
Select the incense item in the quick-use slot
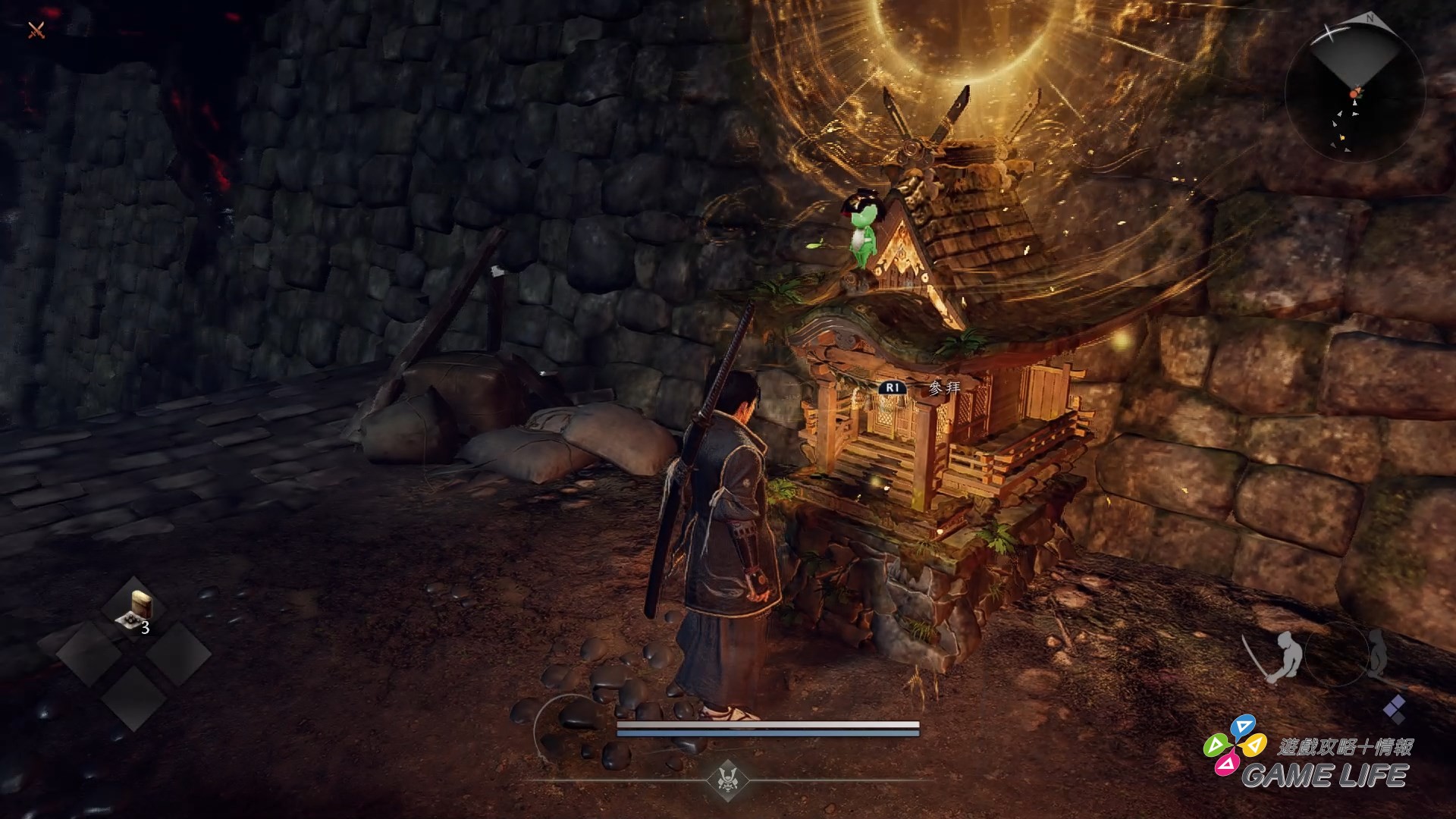135,607
